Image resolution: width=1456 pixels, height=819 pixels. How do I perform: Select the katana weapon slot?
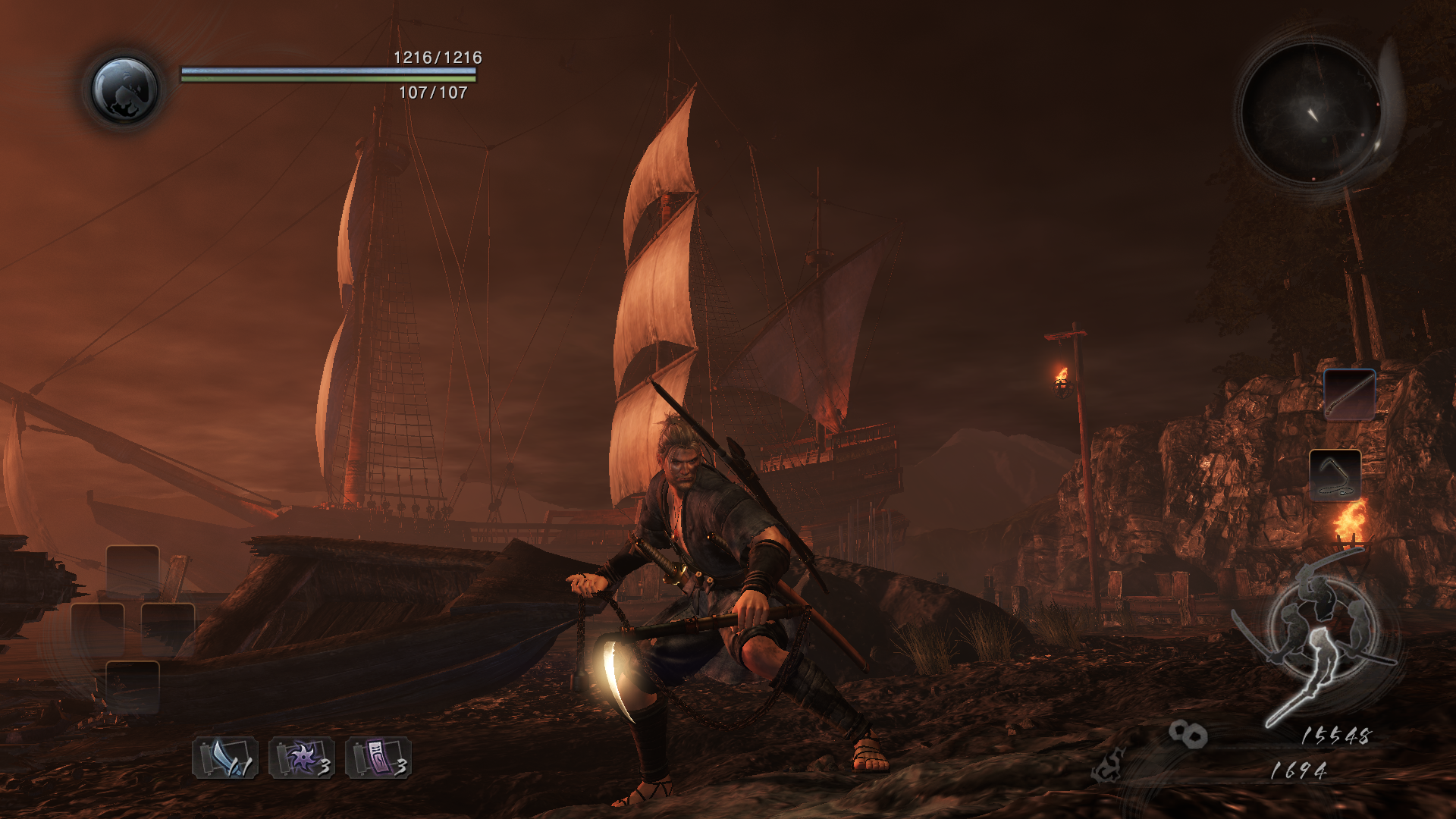coord(1349,394)
